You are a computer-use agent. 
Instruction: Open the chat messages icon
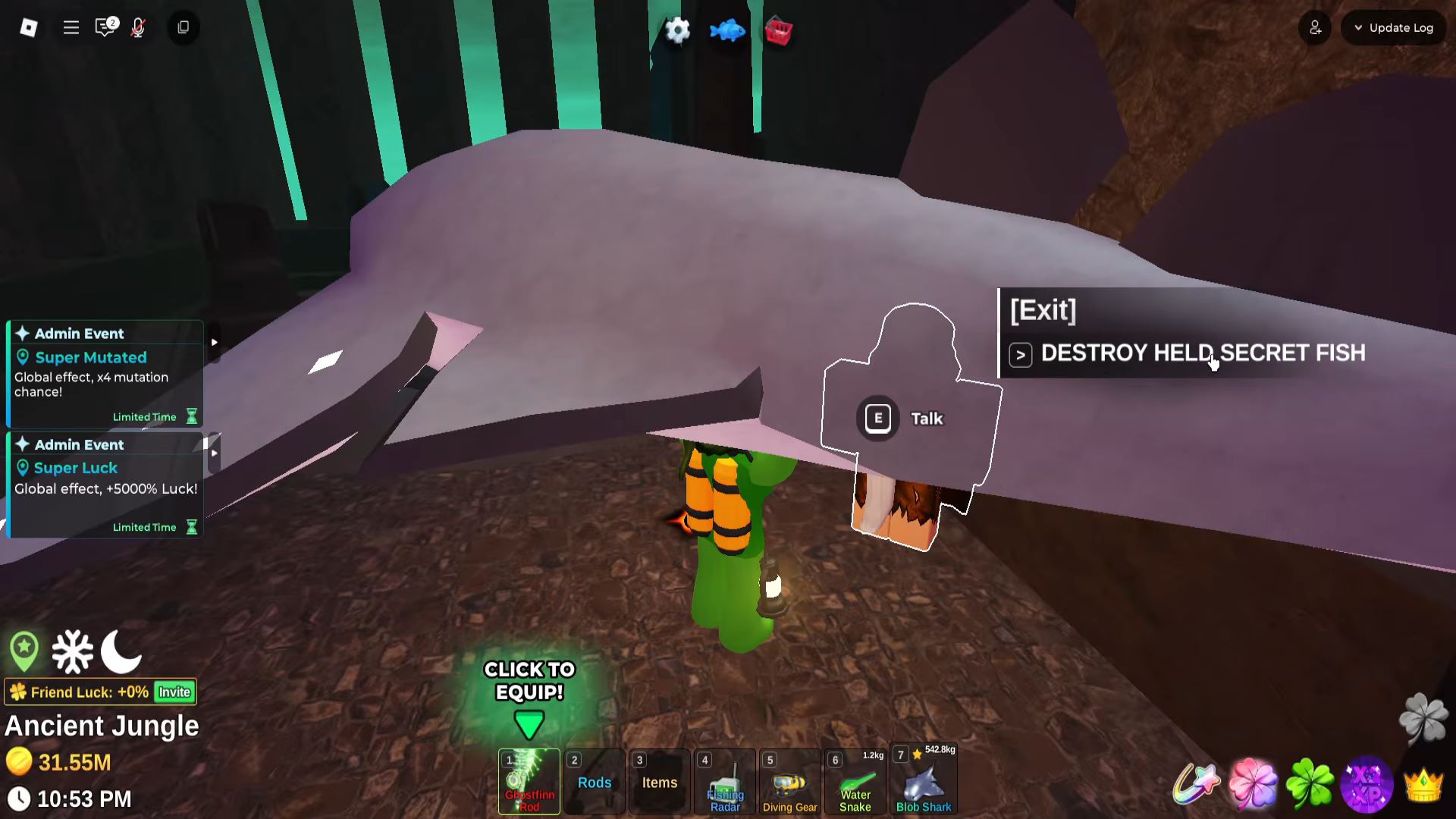(x=105, y=28)
